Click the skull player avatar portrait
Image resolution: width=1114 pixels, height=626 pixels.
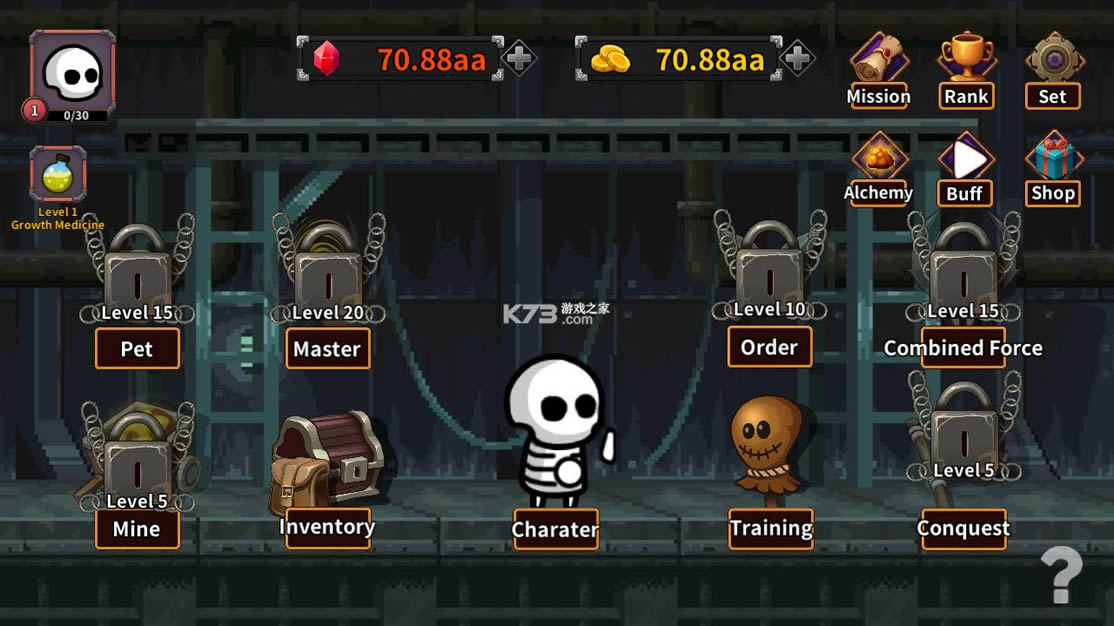pyautogui.click(x=72, y=74)
